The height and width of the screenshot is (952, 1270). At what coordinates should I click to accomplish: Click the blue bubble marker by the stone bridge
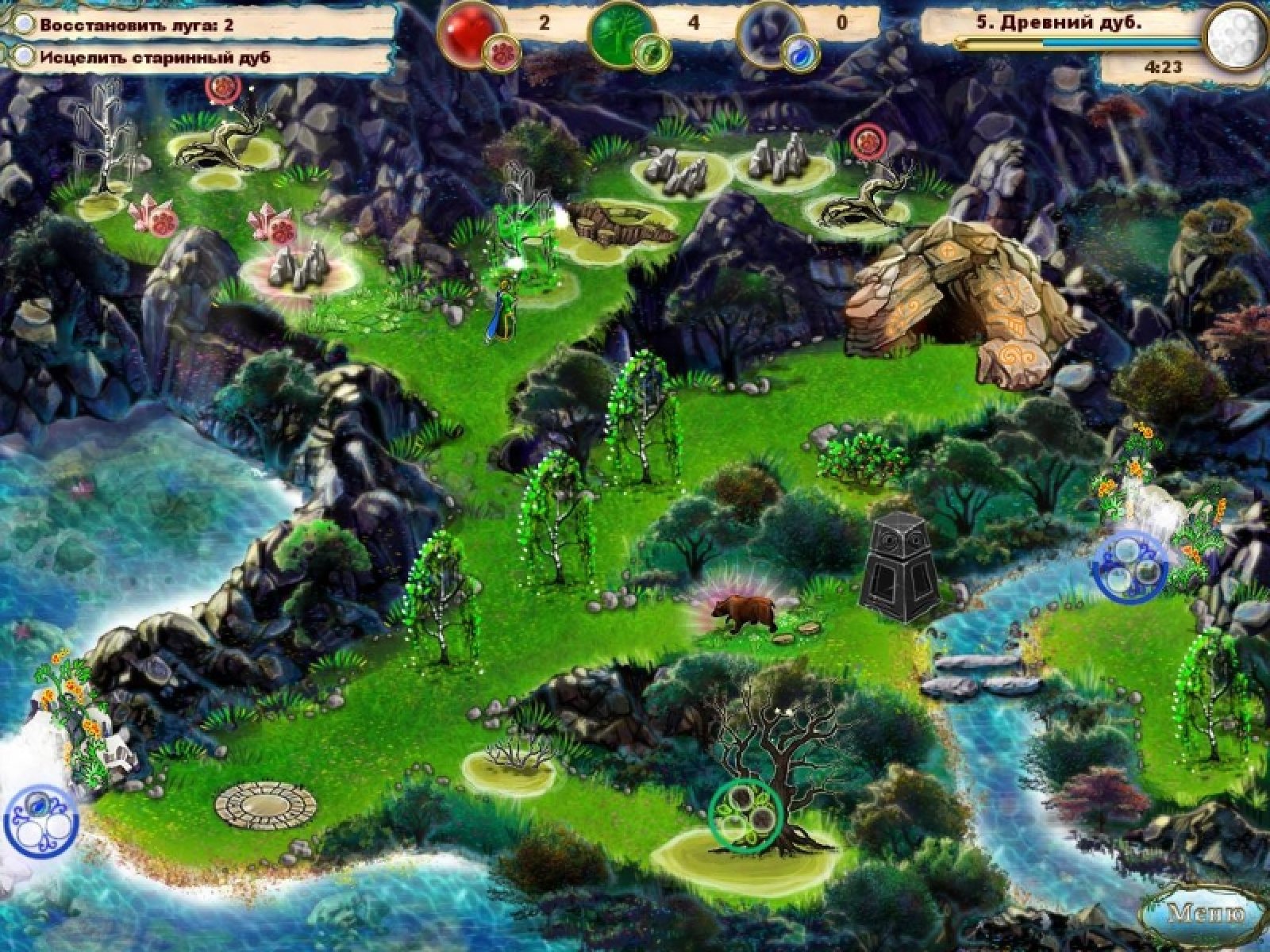[1130, 564]
